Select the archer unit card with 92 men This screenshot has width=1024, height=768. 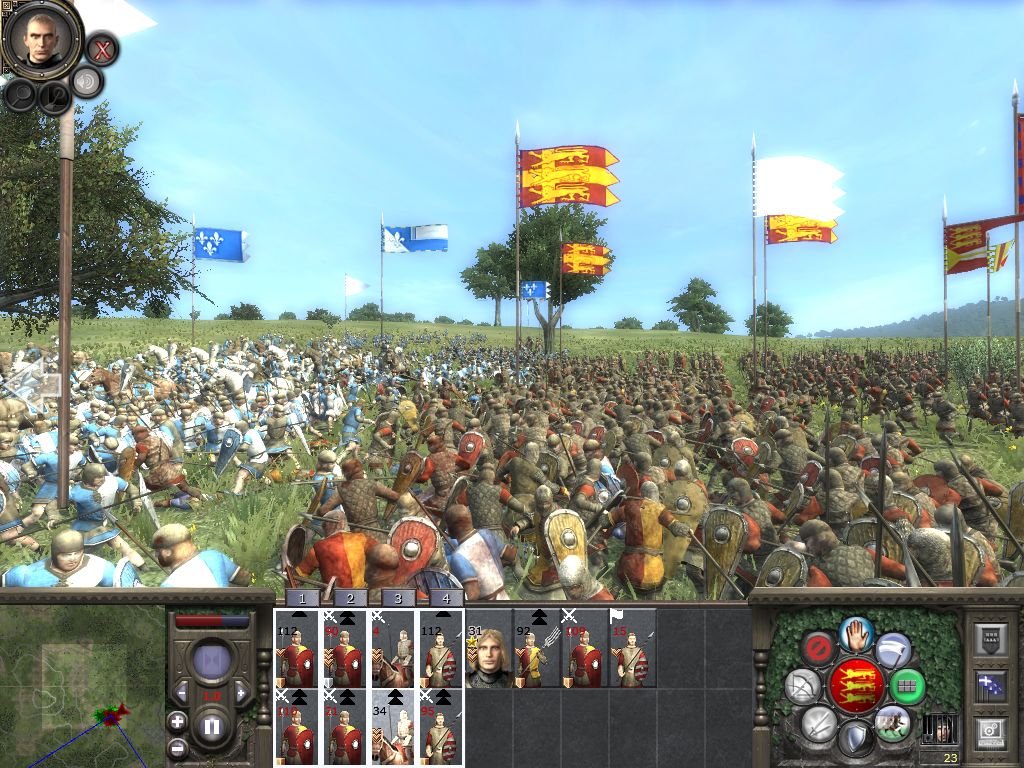pyautogui.click(x=537, y=649)
